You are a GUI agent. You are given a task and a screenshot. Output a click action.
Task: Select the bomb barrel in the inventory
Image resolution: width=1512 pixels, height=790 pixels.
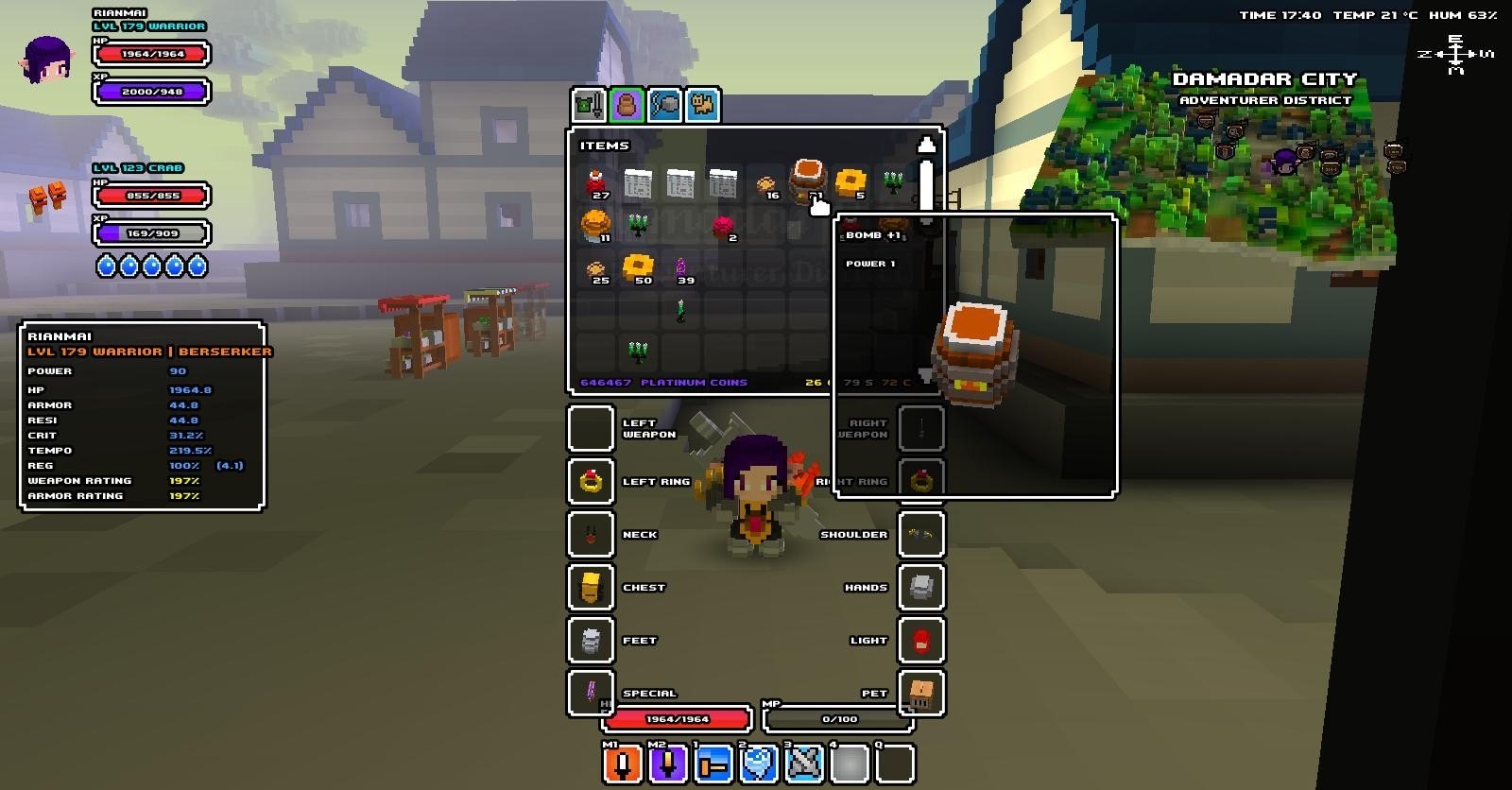tap(808, 180)
